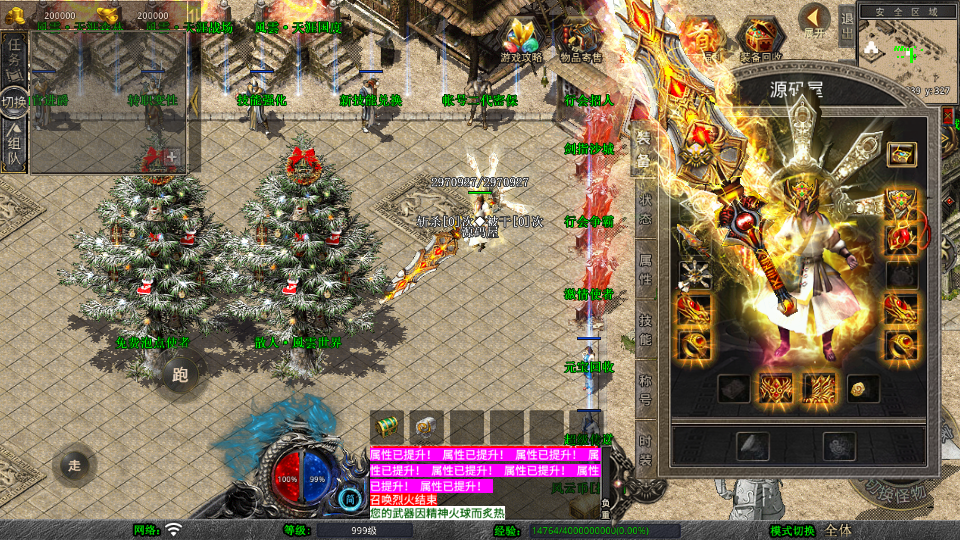The height and width of the screenshot is (540, 960).
Task: Click the 展开 expand arrow button
Action: (x=815, y=22)
